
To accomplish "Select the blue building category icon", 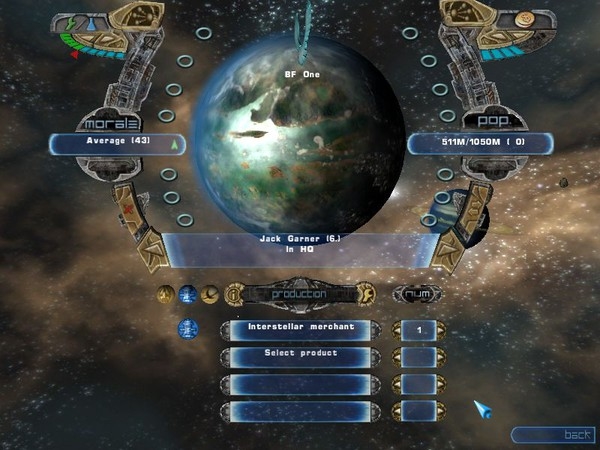I will click(188, 294).
